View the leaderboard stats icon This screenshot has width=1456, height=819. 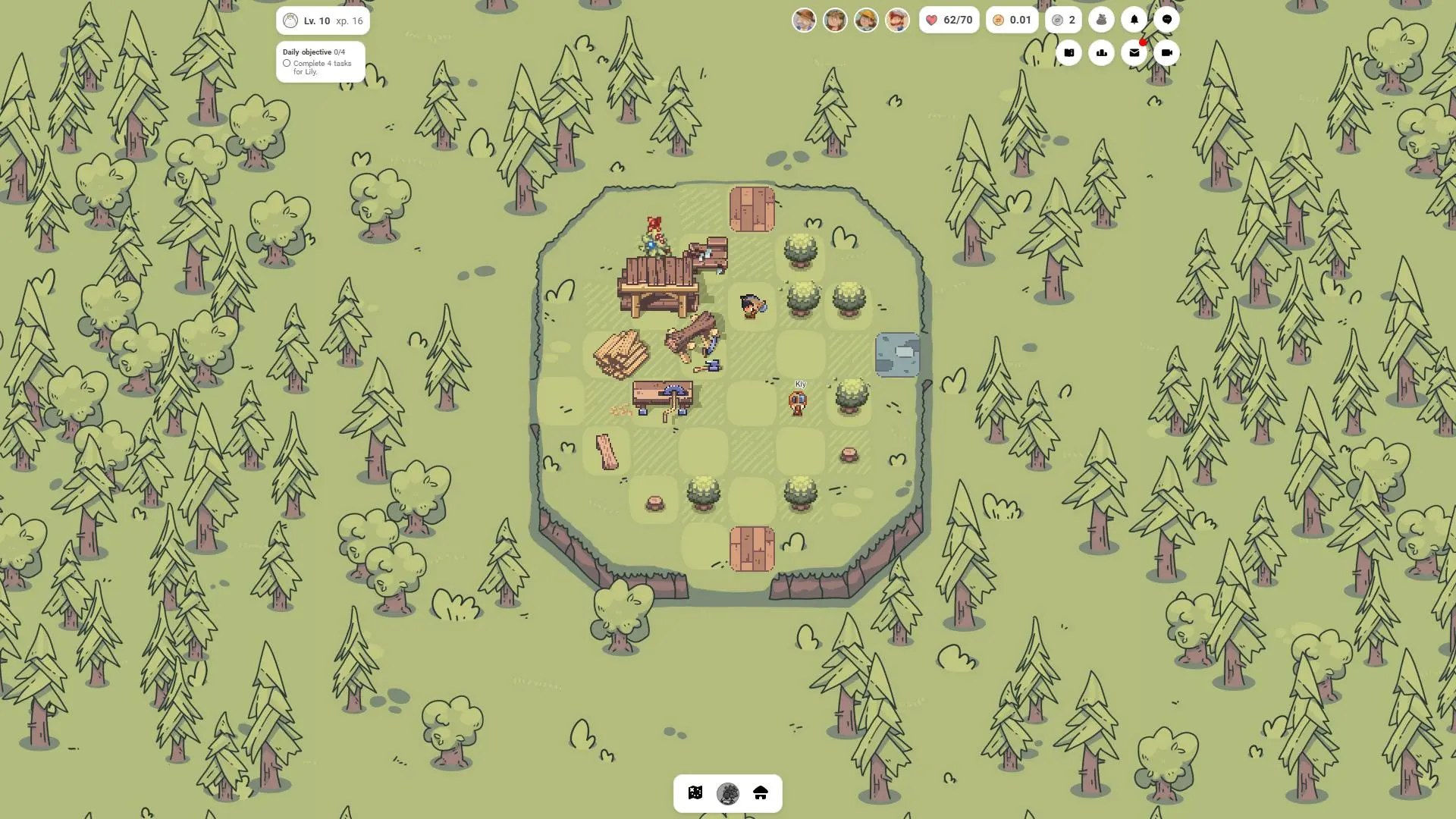1101,52
